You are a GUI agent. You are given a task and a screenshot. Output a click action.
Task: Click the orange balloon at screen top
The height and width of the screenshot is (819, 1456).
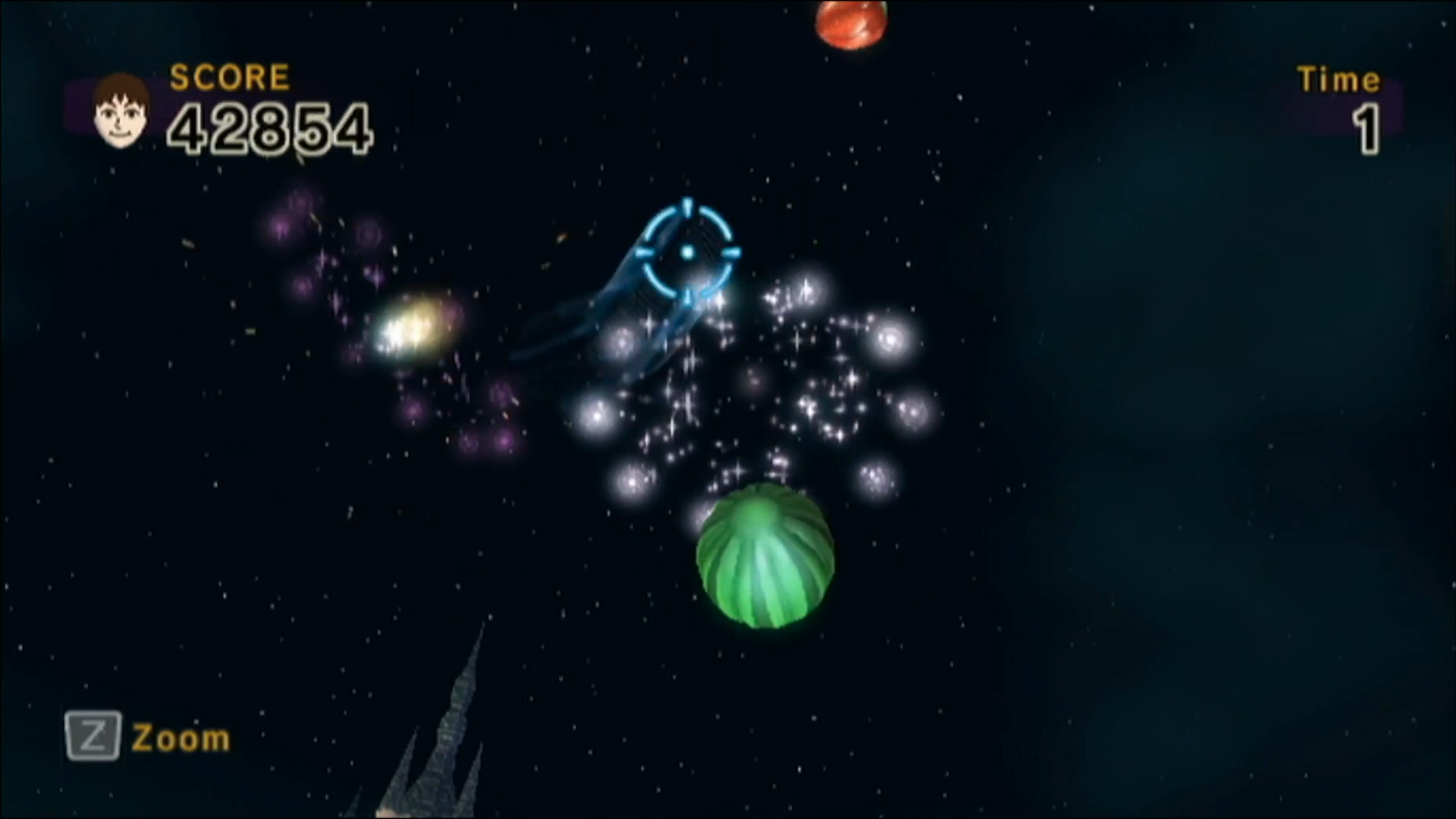852,19
